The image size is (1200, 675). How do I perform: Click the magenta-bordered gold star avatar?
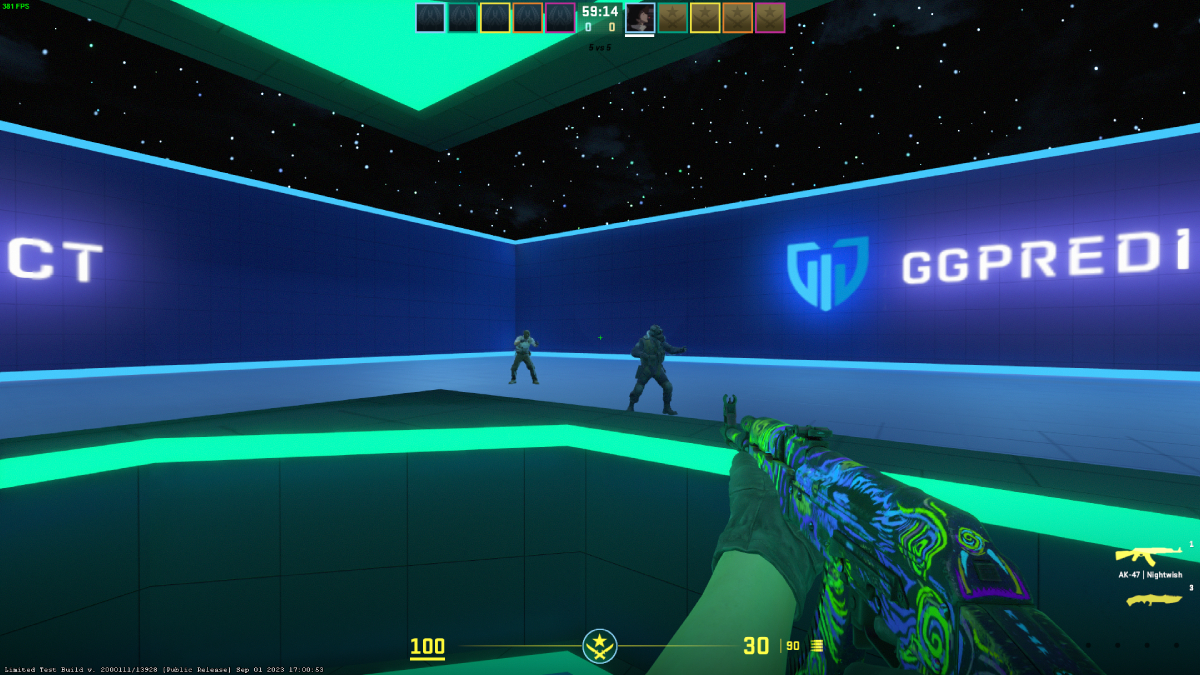770,18
